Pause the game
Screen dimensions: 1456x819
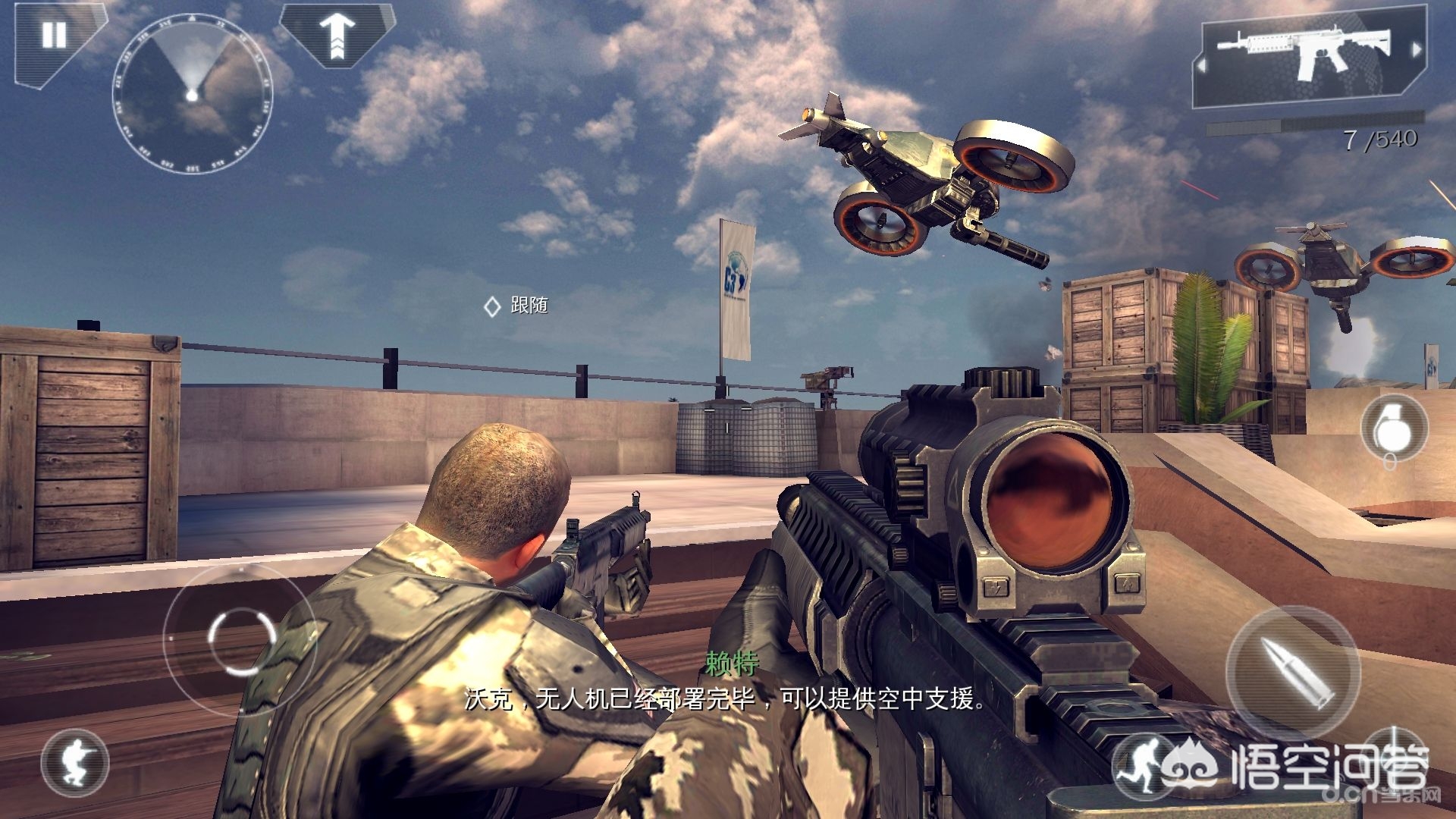point(54,34)
